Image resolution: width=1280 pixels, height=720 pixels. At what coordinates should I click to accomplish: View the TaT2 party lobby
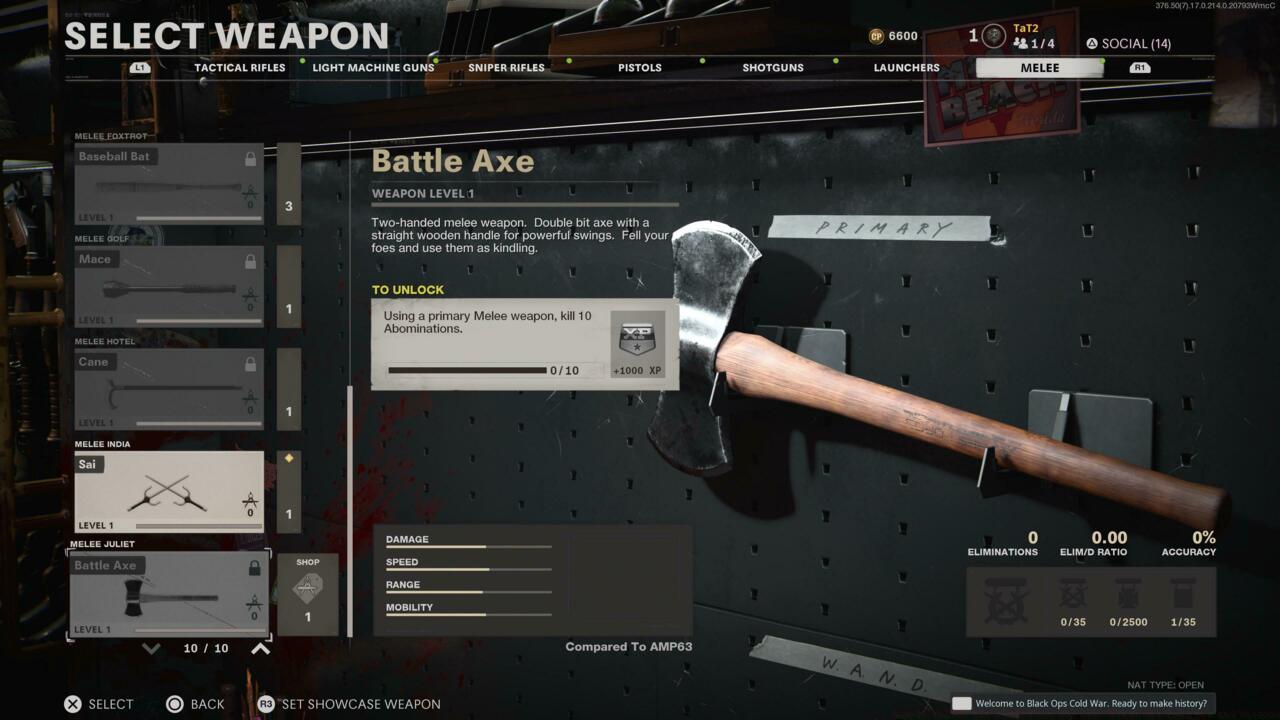coord(1032,37)
